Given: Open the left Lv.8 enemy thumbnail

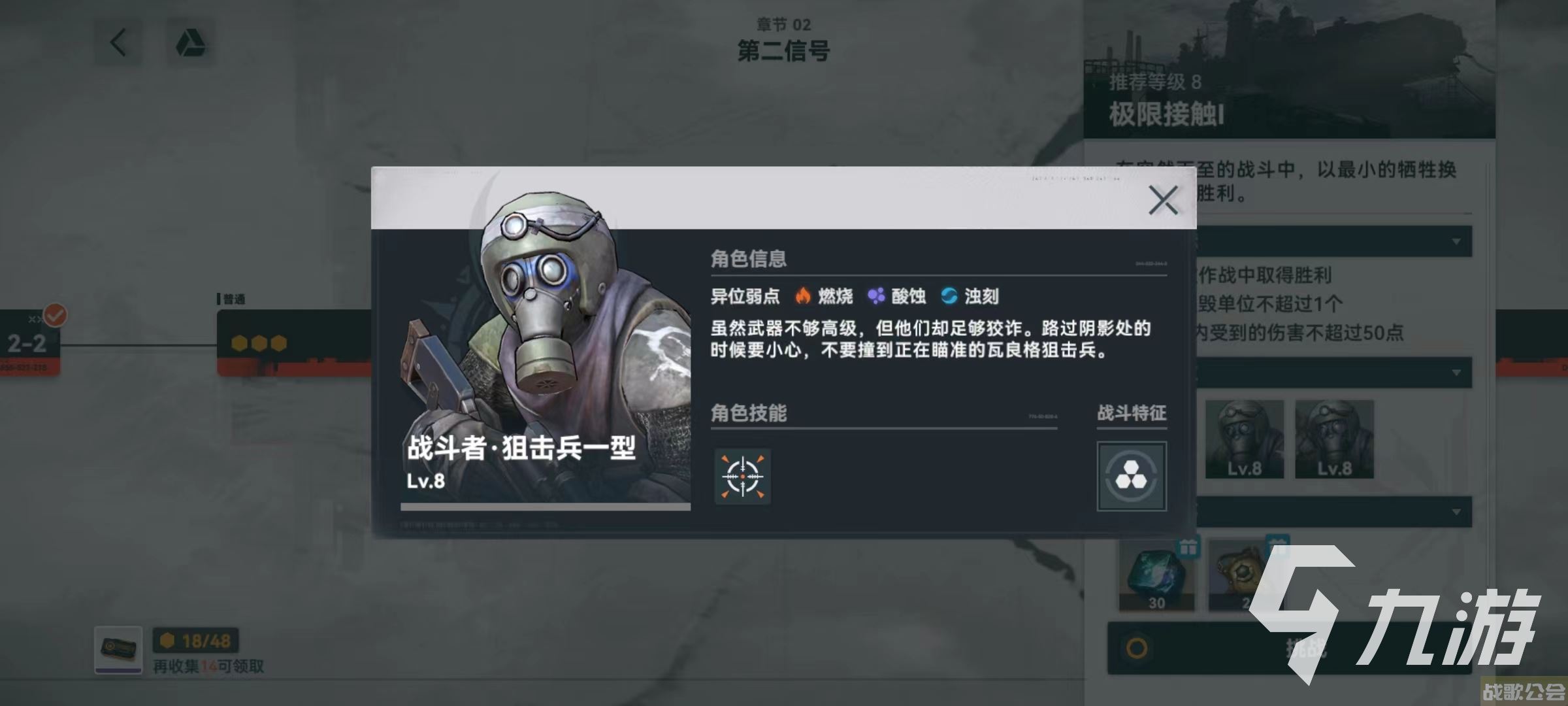Looking at the screenshot, I should (x=1243, y=438).
